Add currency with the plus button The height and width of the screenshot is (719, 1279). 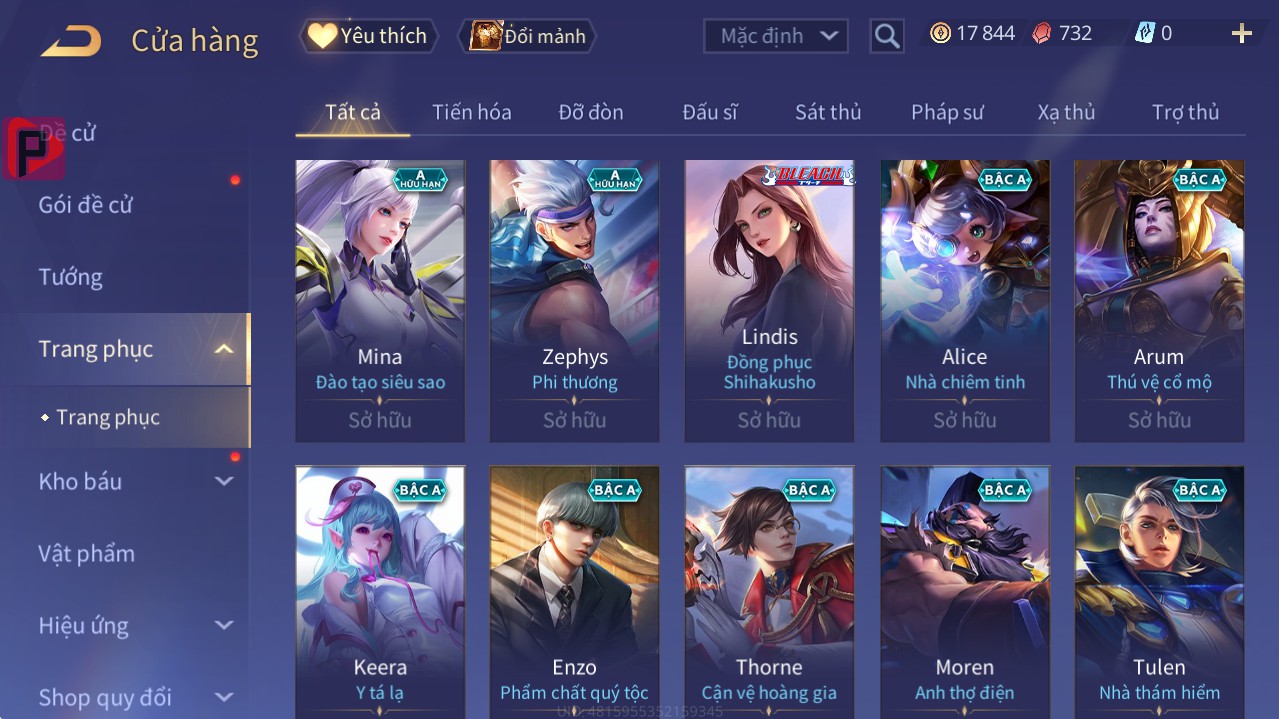coord(1241,34)
